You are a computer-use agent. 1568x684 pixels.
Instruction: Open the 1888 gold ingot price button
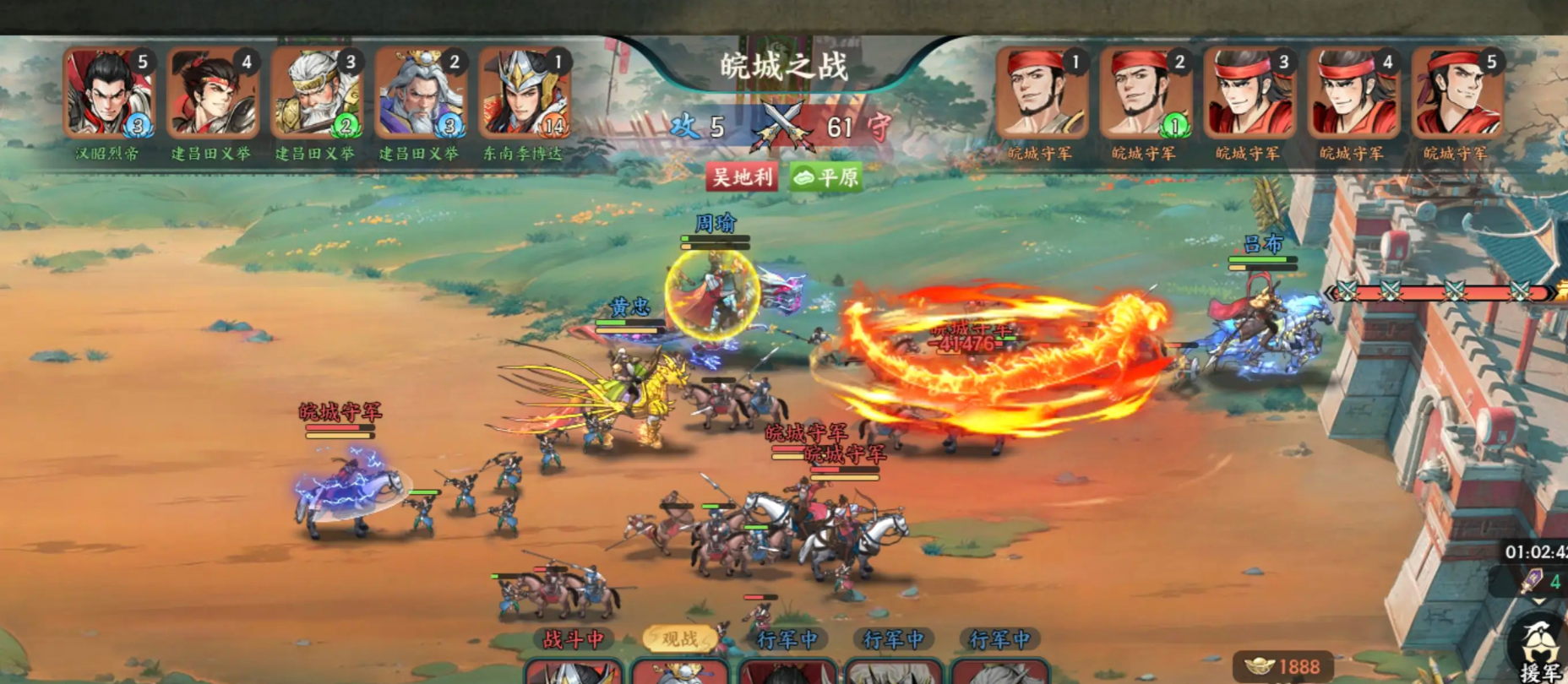[1283, 666]
